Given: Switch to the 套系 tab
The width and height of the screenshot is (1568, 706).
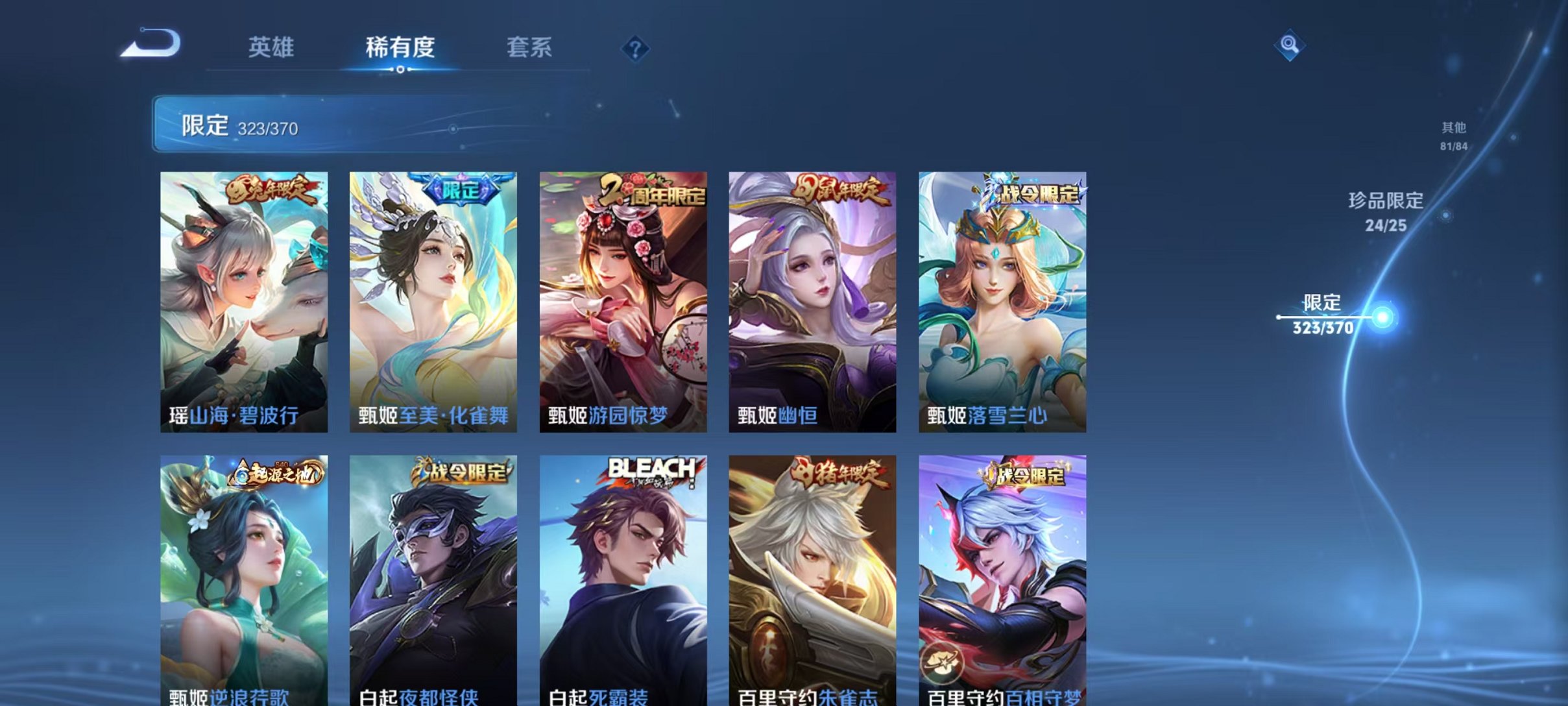Looking at the screenshot, I should point(529,47).
